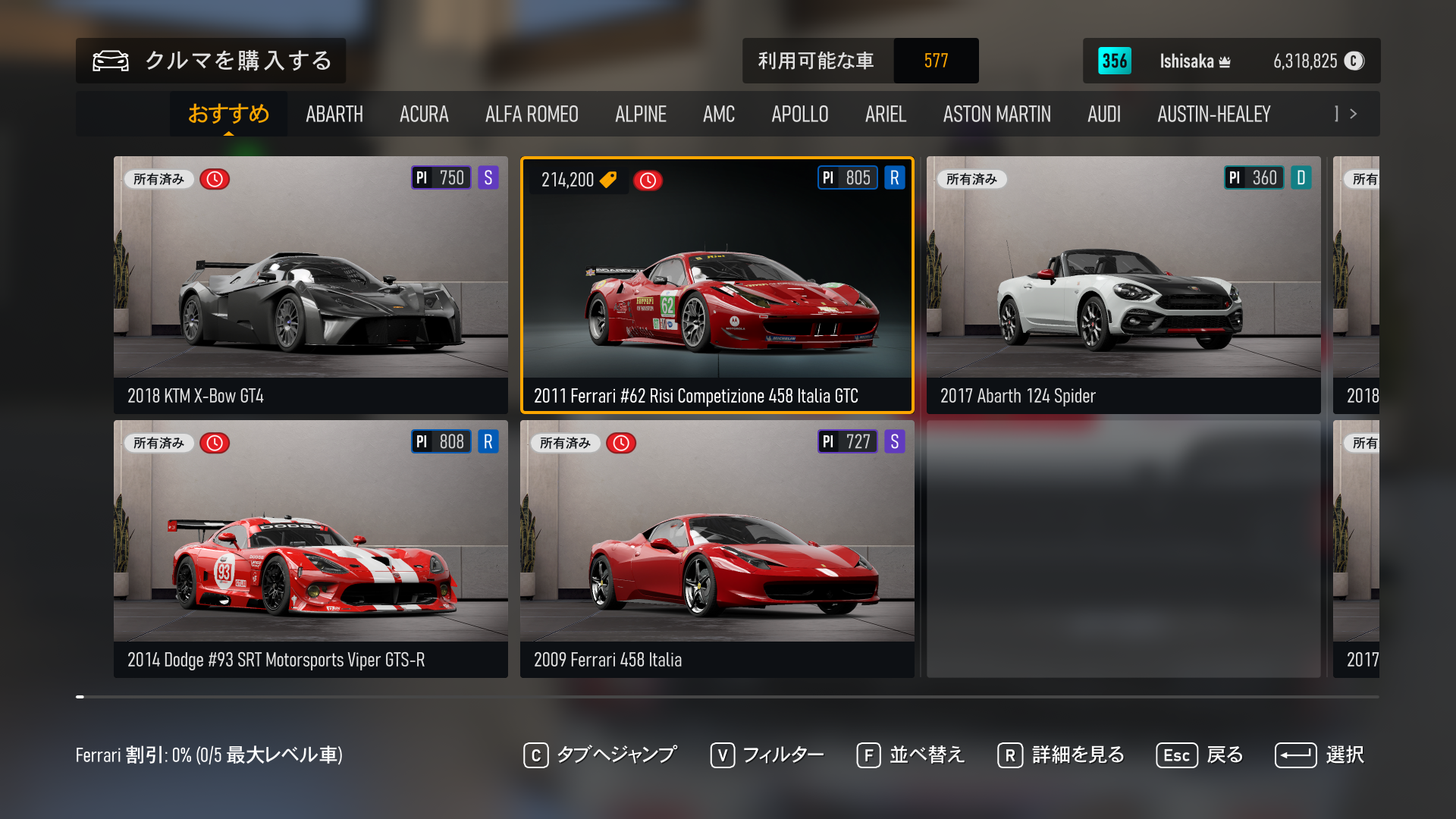The height and width of the screenshot is (819, 1456).
Task: Open the ASTON MARTIN manufacturer tab
Action: (x=997, y=114)
